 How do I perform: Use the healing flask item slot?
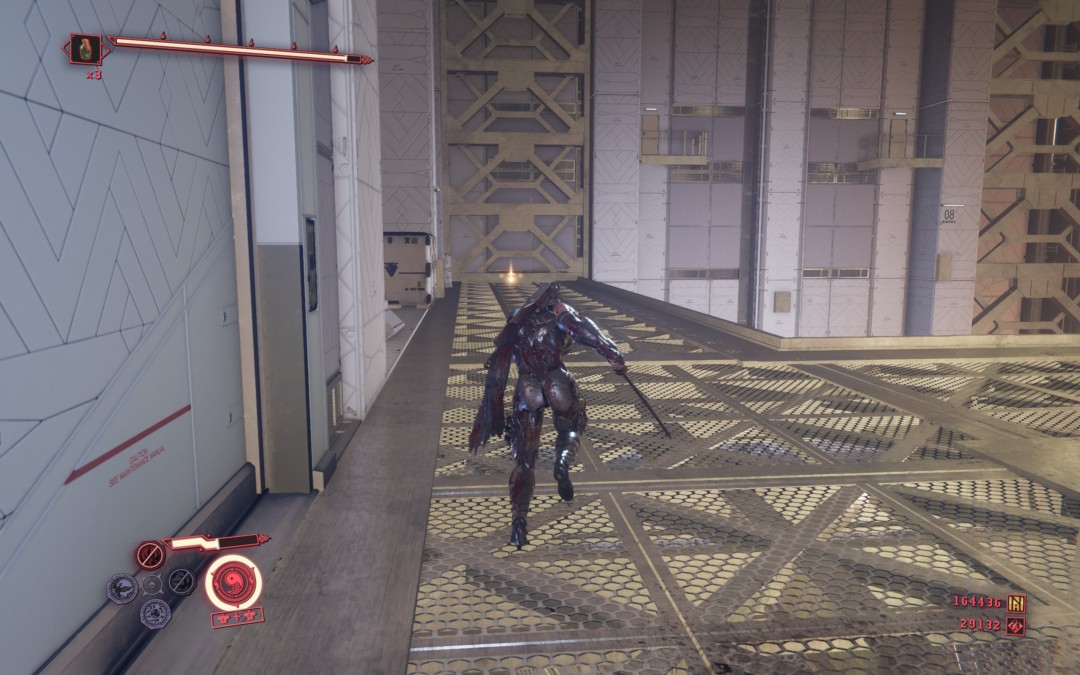click(85, 49)
